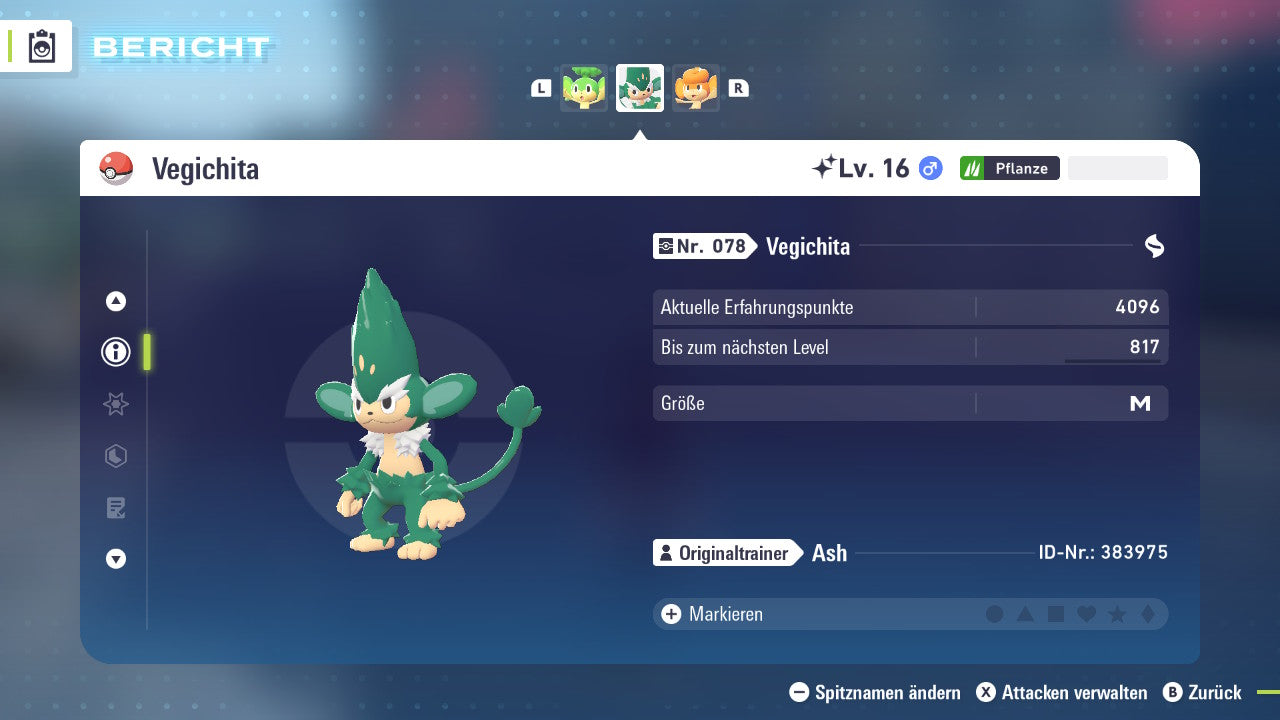1280x720 pixels.
Task: Open the Info summary page icon
Action: (115, 352)
